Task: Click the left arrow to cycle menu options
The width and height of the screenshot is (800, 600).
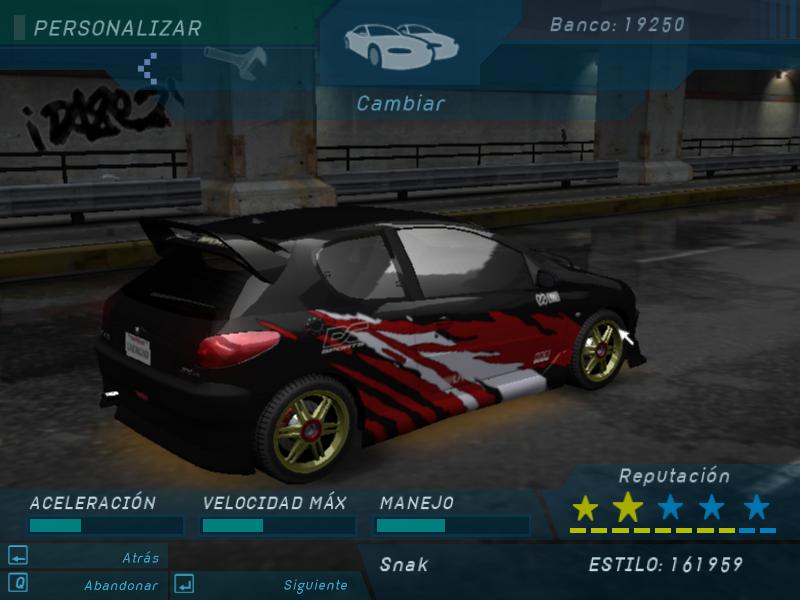Action: [x=150, y=68]
